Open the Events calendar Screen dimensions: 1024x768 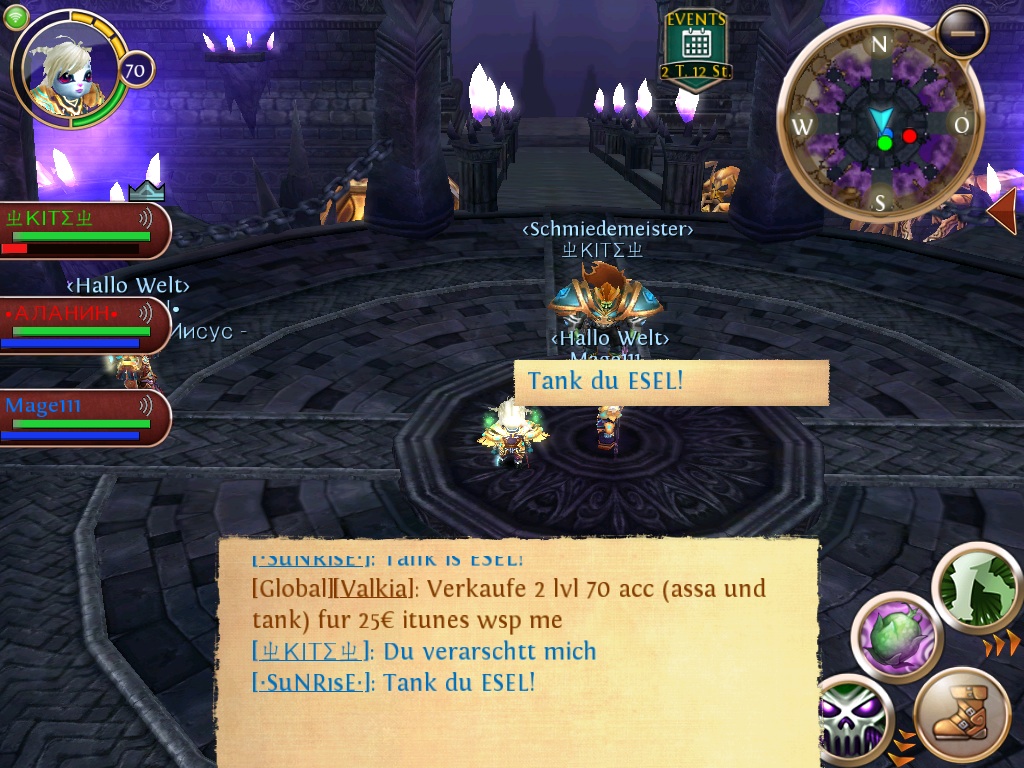tap(694, 50)
